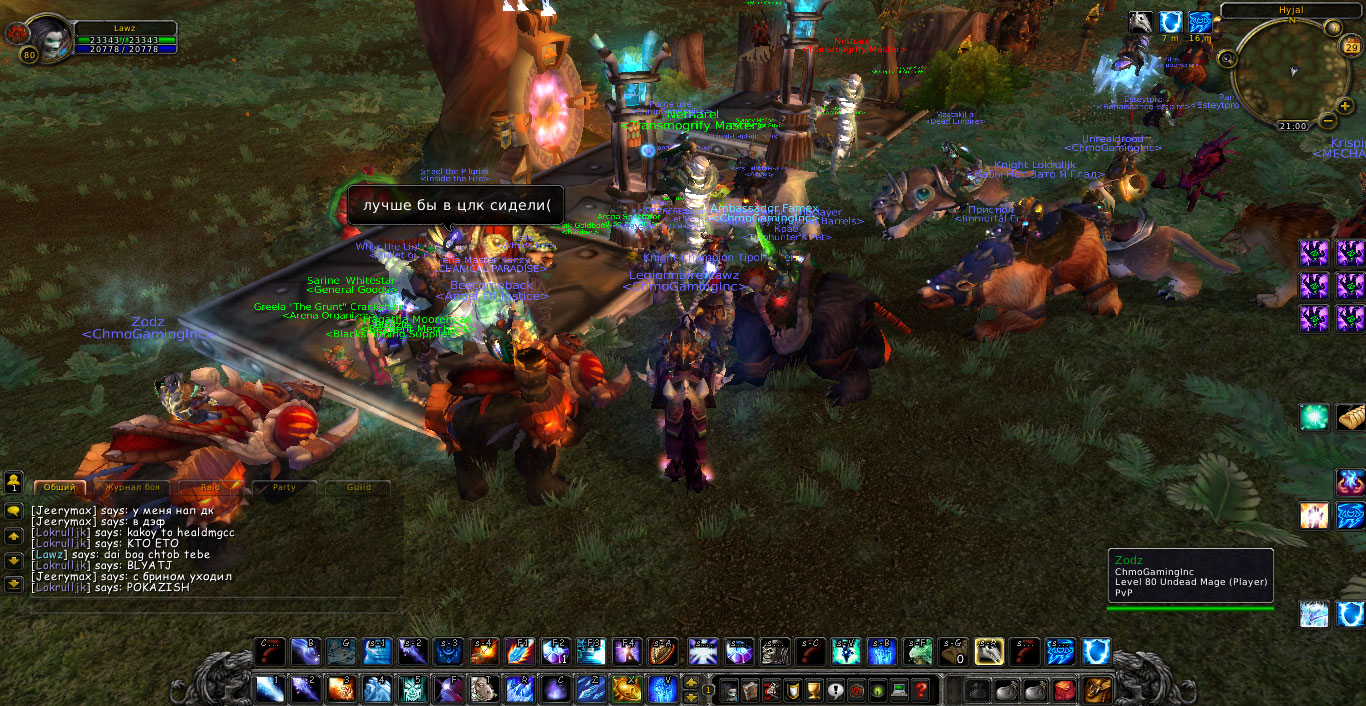Select the horse skull mount buff icon
The width and height of the screenshot is (1366, 706).
[1140, 22]
